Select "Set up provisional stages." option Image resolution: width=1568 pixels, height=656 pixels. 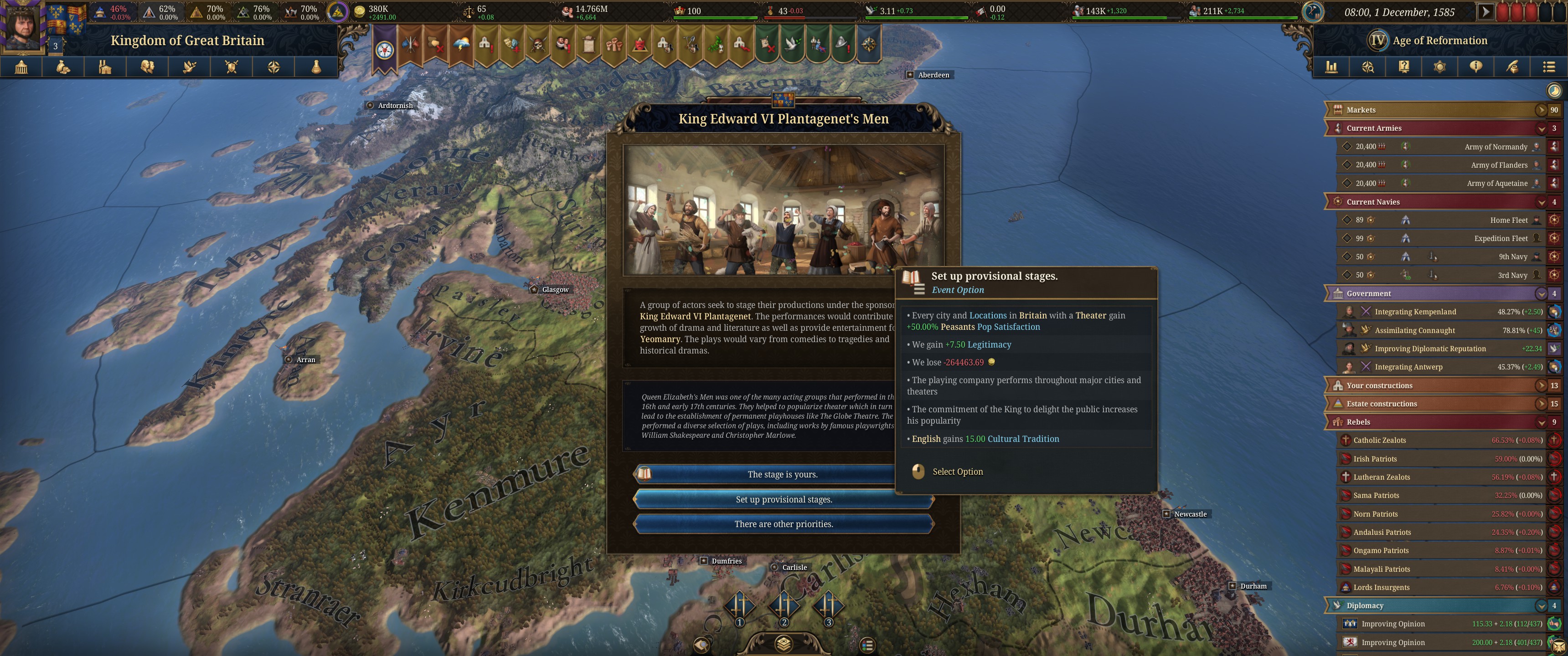(x=784, y=500)
